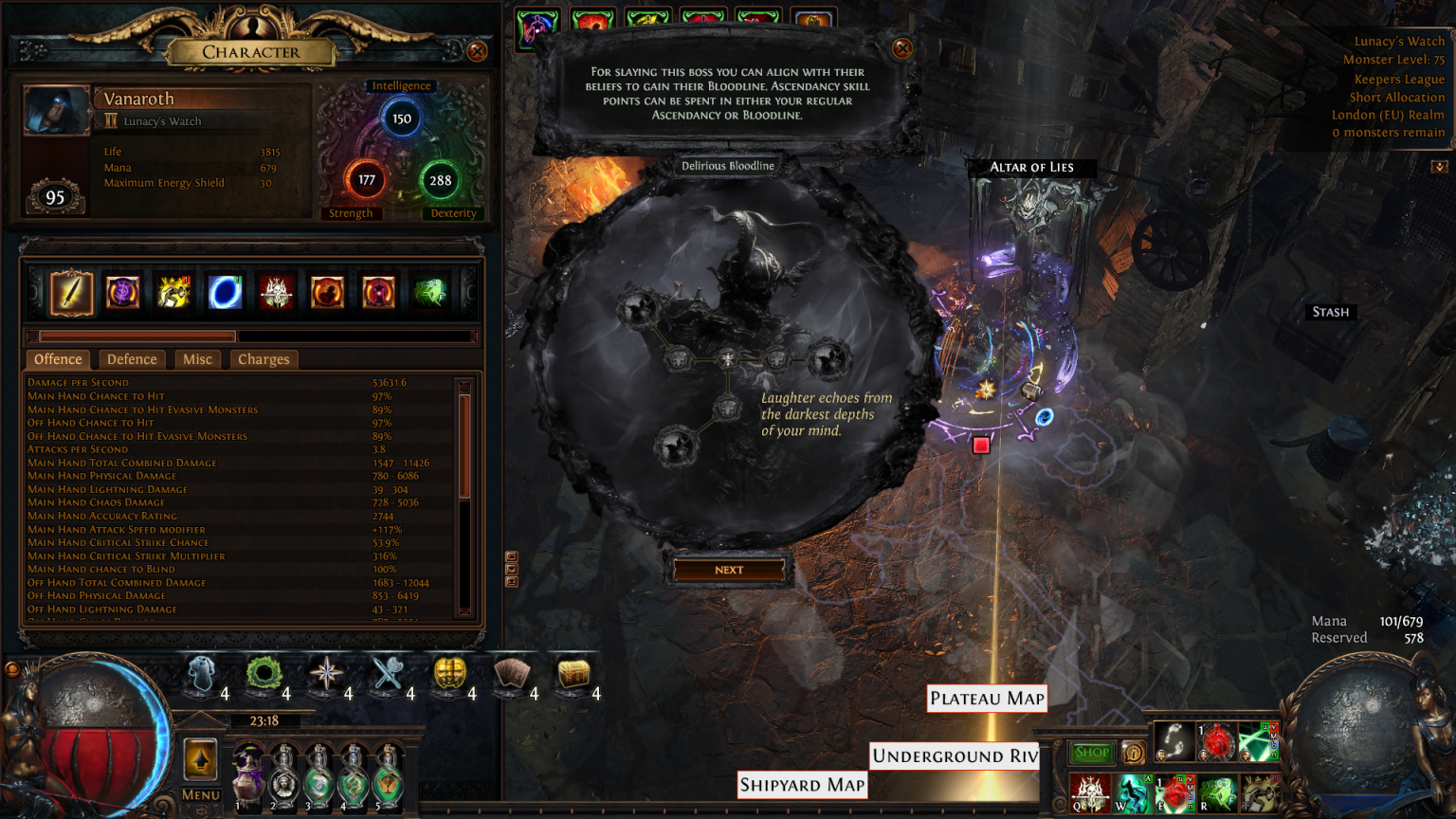Image resolution: width=1456 pixels, height=819 pixels.
Task: Choose the blue portal skill in character panel
Action: [x=225, y=293]
